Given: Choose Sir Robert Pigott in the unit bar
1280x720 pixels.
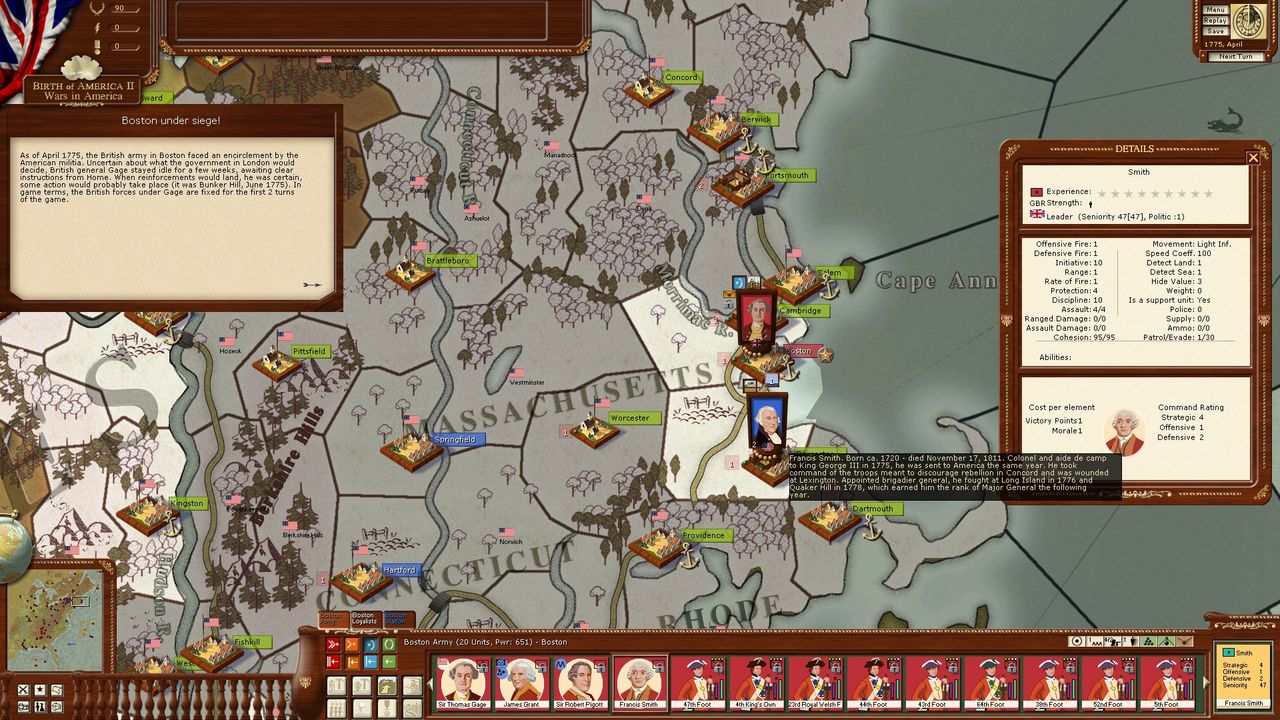Looking at the screenshot, I should coord(581,680).
